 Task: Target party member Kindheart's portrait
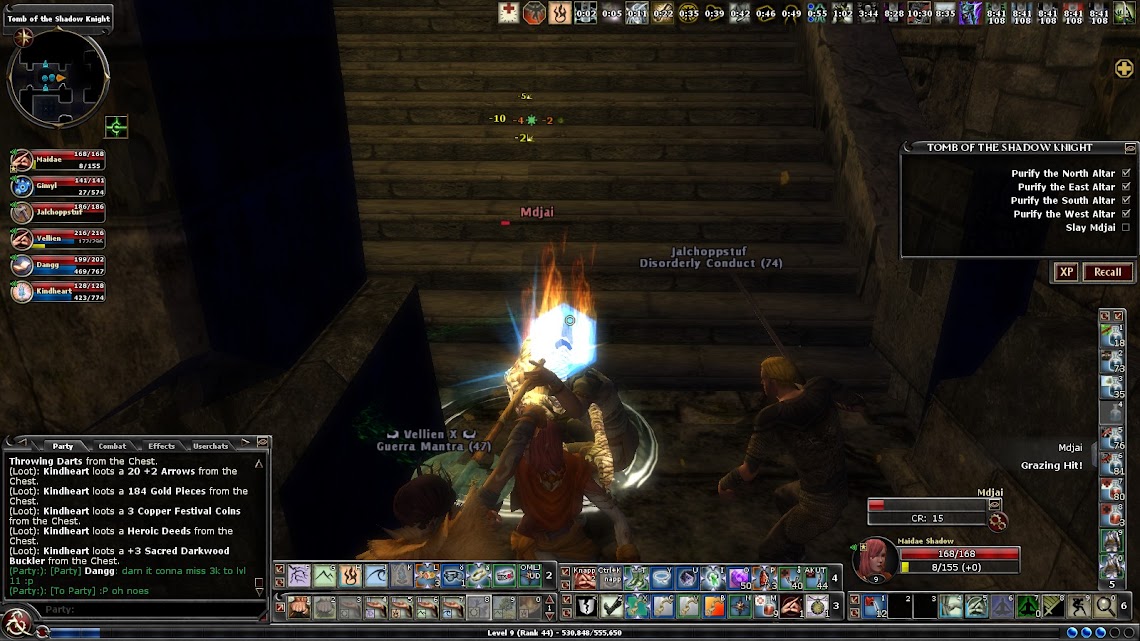22,292
